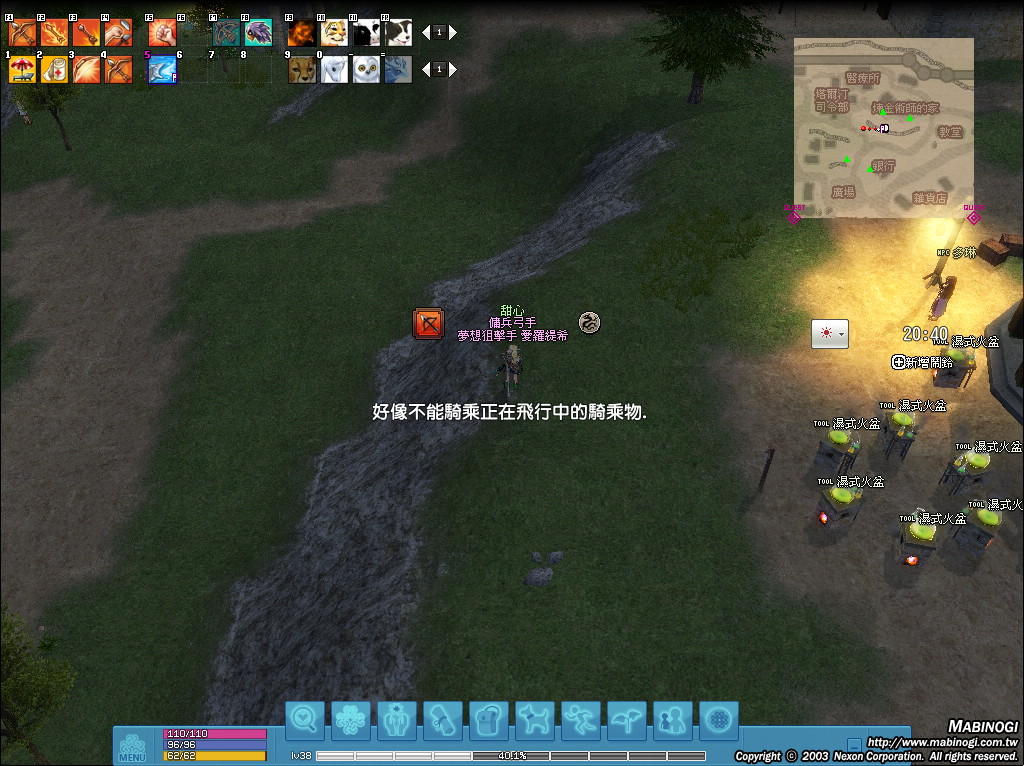Screen dimensions: 1024x766
Task: Activate the clenched fist skill icon
Action: pyautogui.click(x=162, y=33)
